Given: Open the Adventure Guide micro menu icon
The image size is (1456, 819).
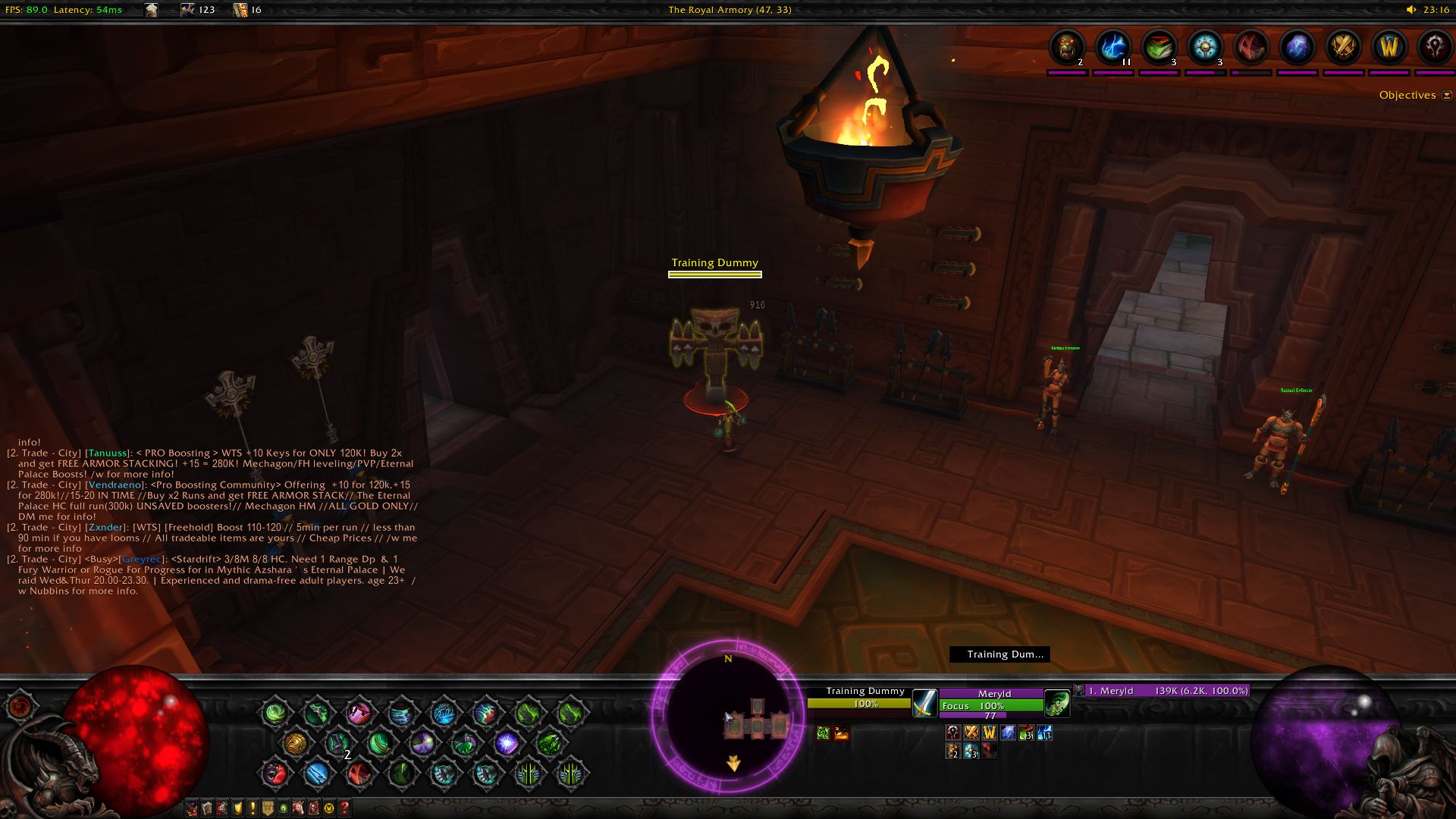Looking at the screenshot, I should pyautogui.click(x=314, y=808).
